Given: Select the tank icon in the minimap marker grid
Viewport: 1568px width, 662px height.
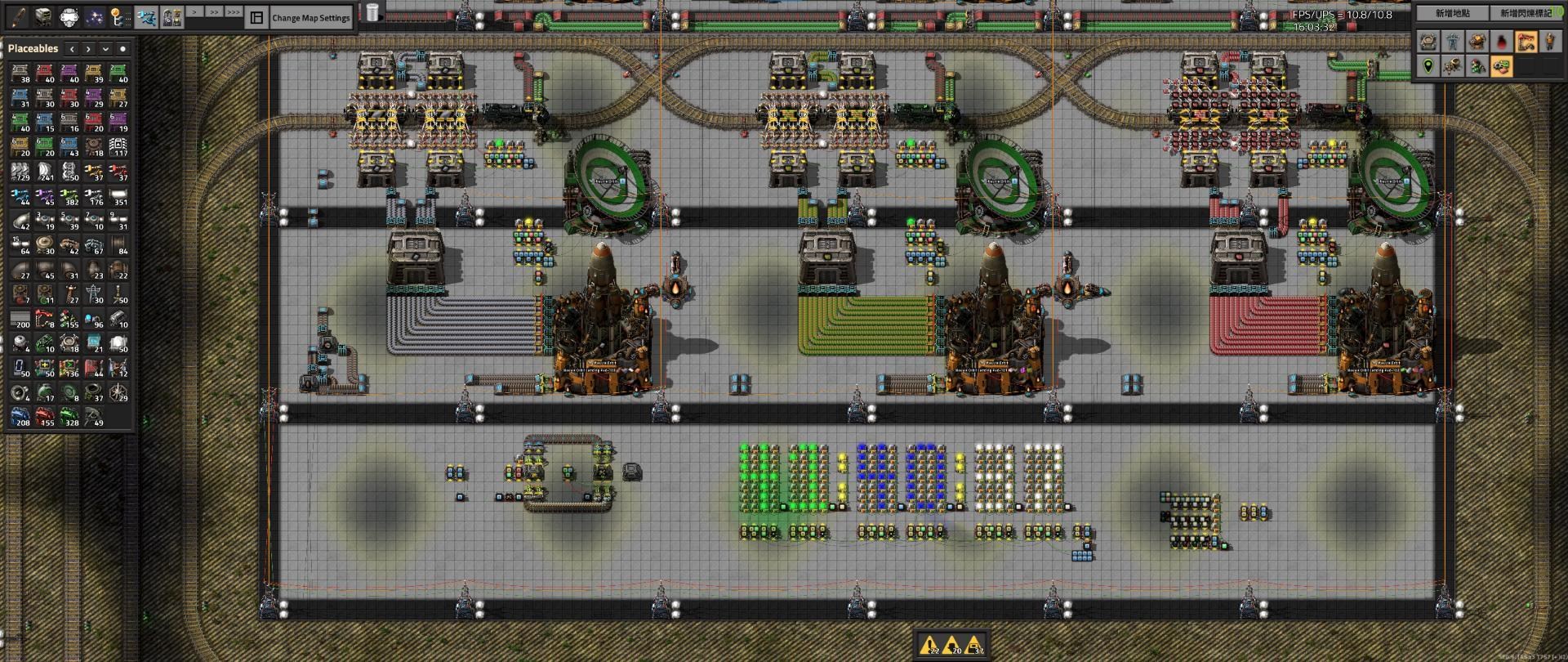Looking at the screenshot, I should pos(1428,42).
